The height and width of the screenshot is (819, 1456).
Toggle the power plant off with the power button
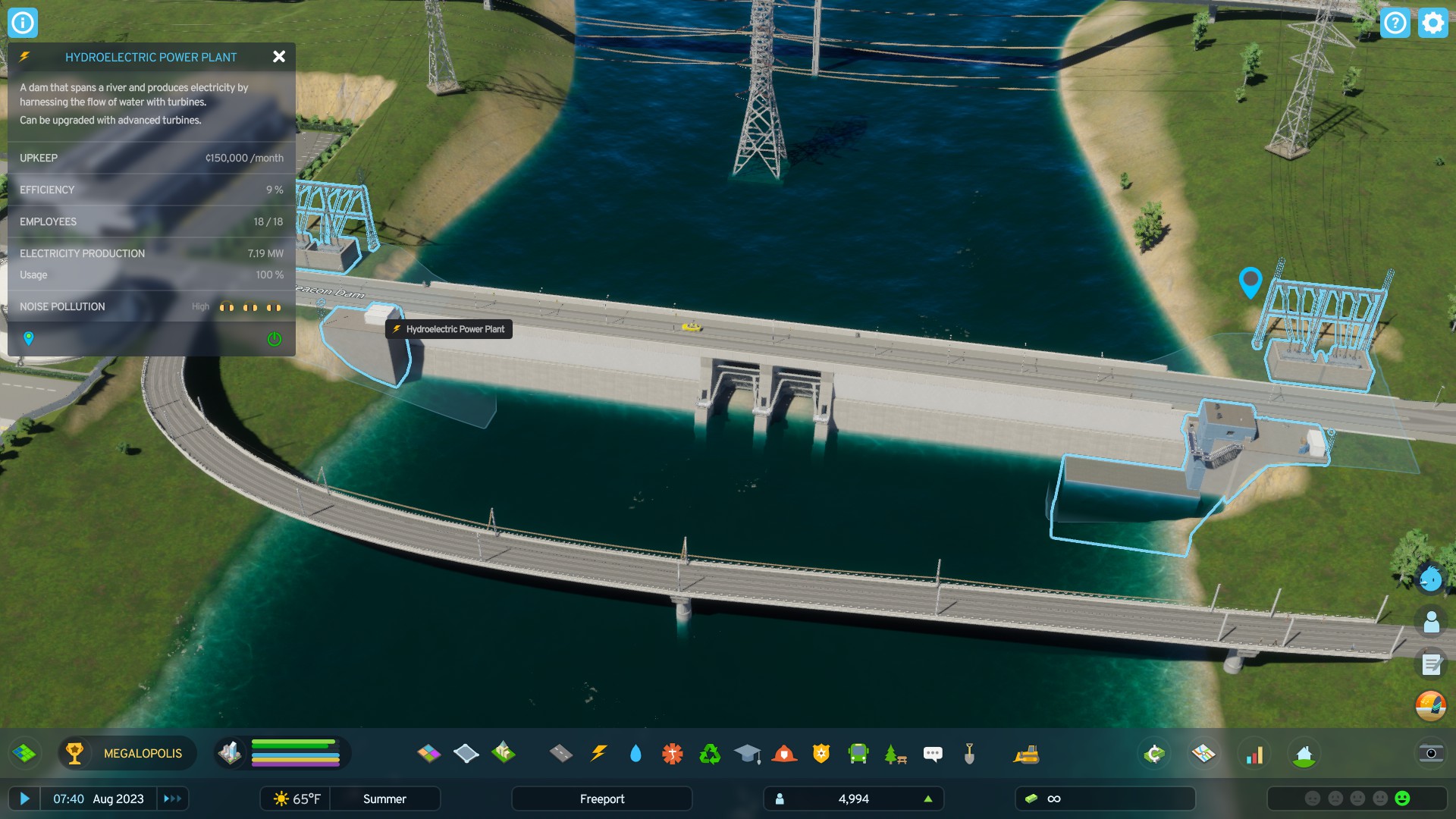pyautogui.click(x=274, y=338)
